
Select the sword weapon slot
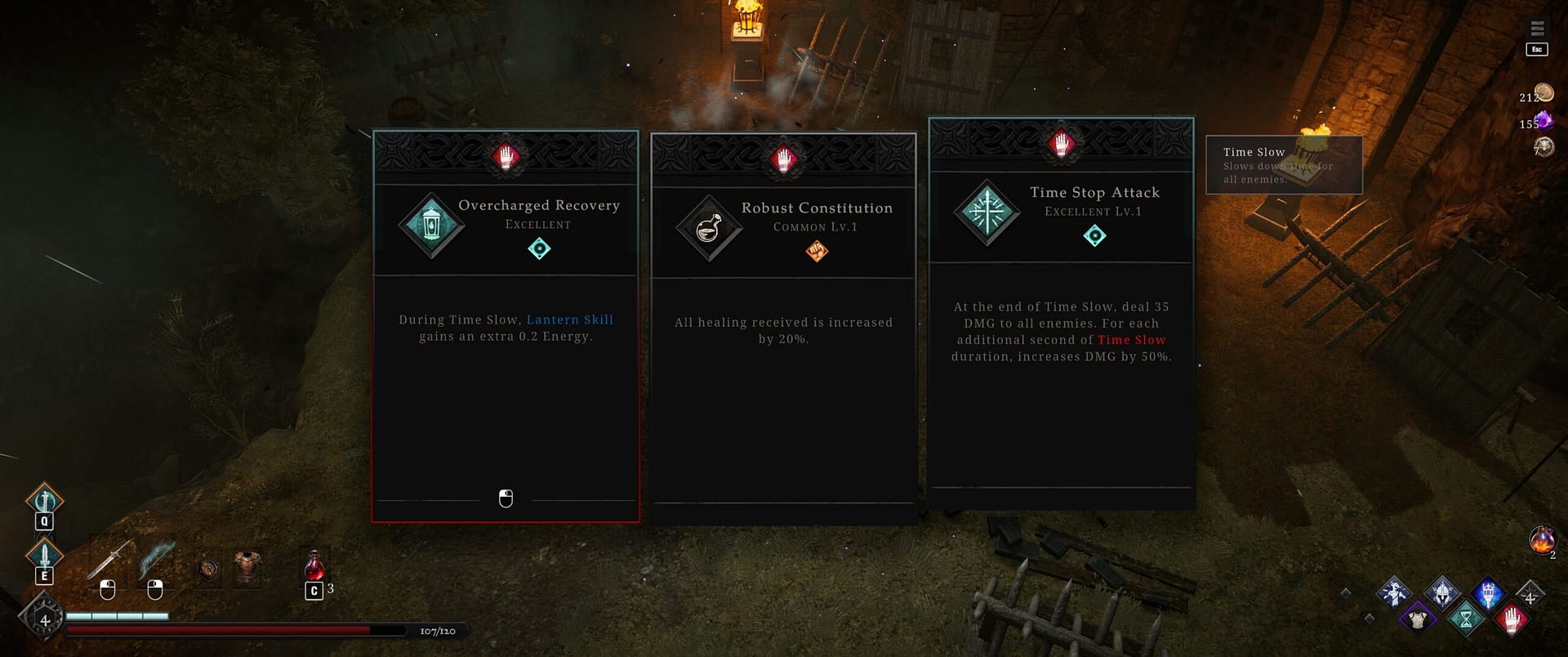(109, 560)
